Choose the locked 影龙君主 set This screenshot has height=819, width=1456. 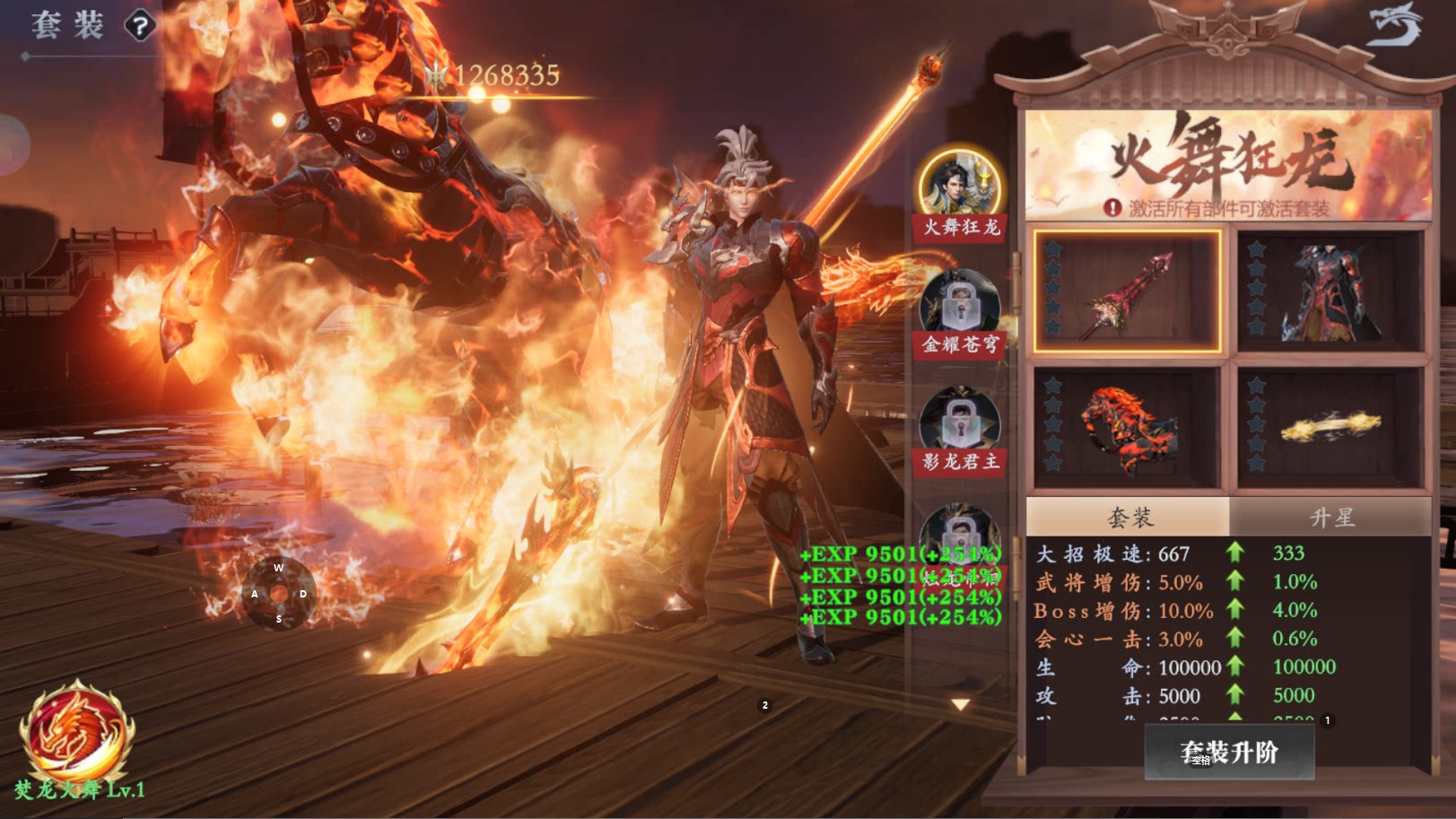960,423
